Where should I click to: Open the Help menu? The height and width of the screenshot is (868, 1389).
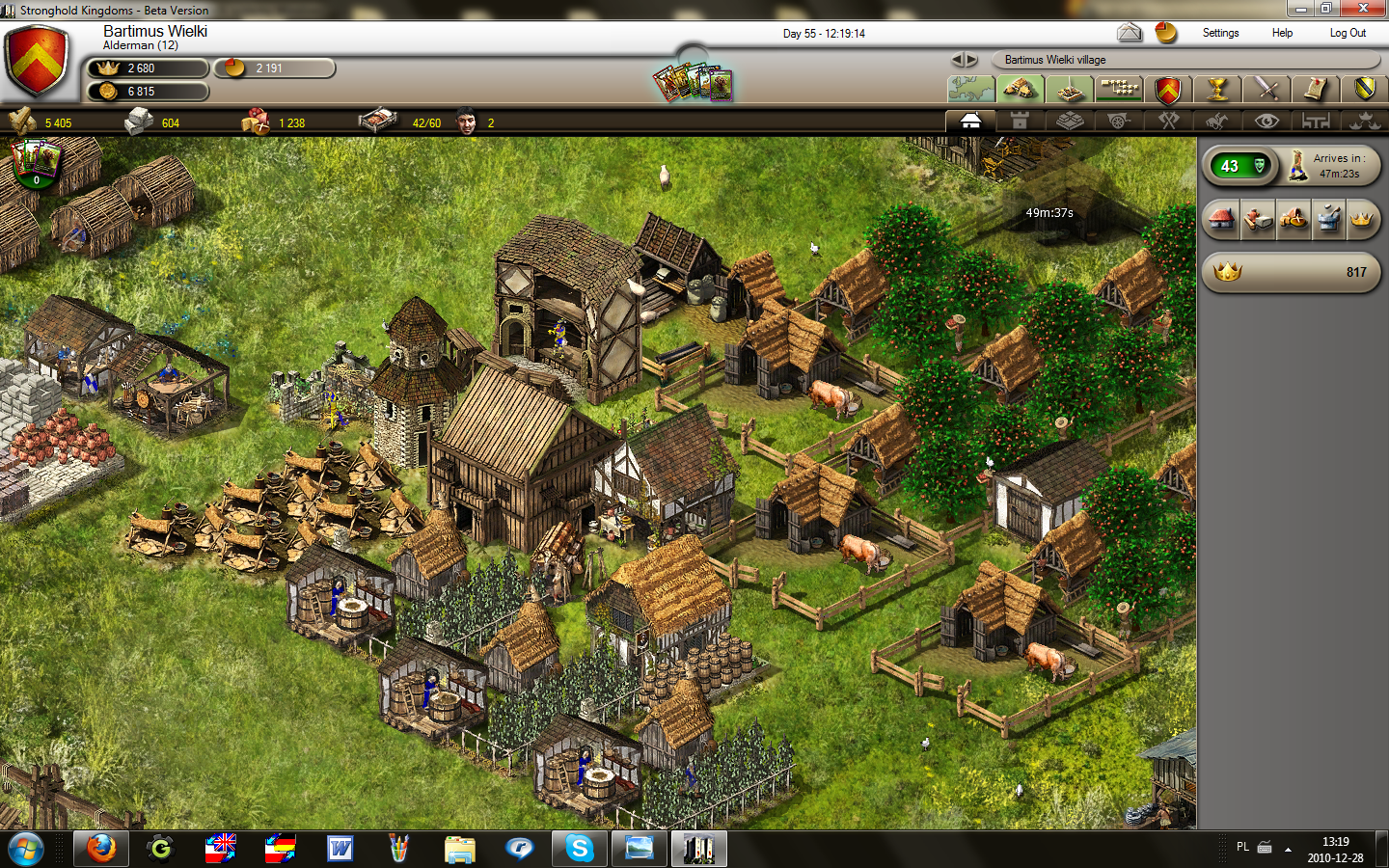coord(1282,33)
